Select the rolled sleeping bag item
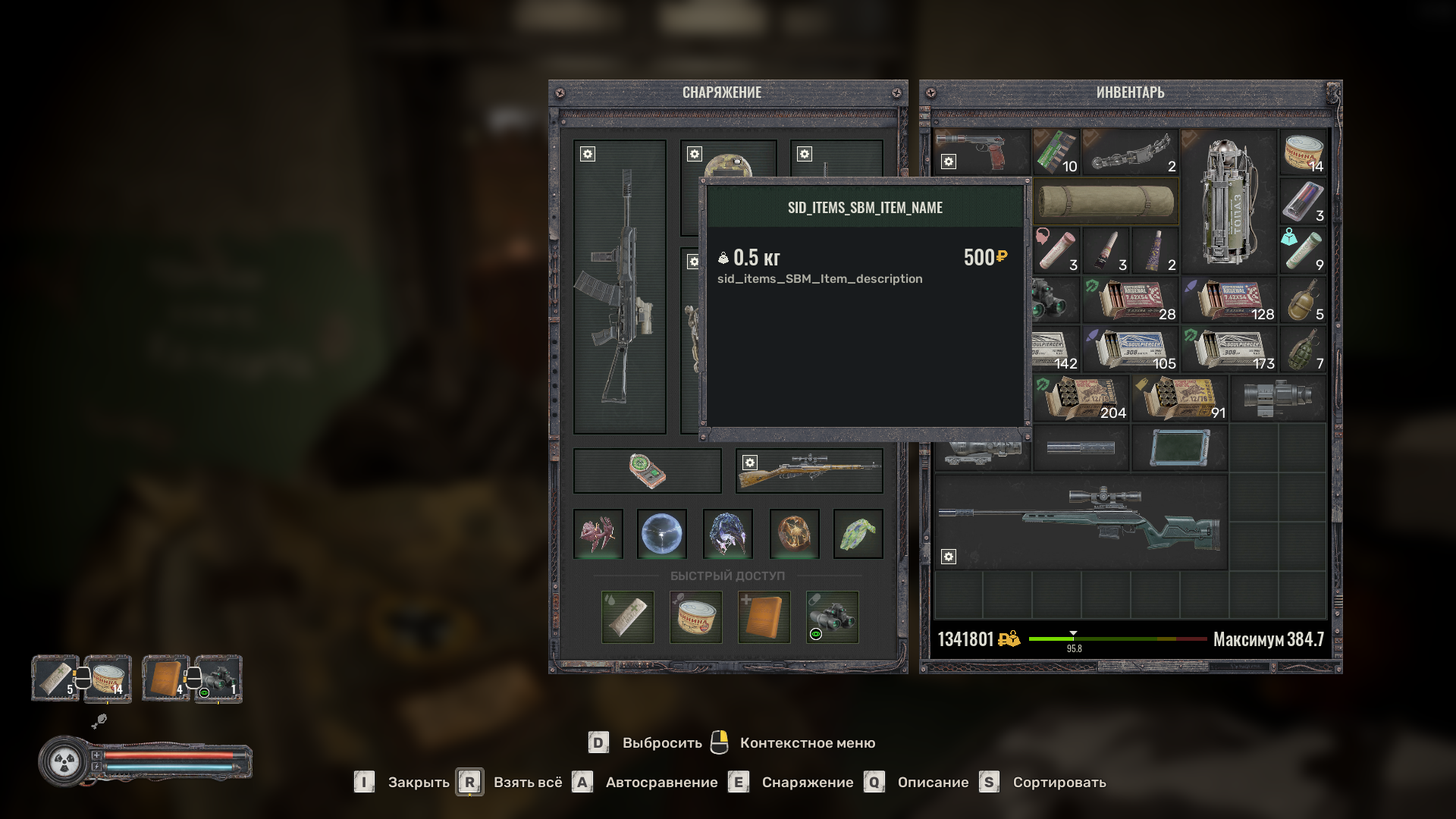 coord(1106,202)
